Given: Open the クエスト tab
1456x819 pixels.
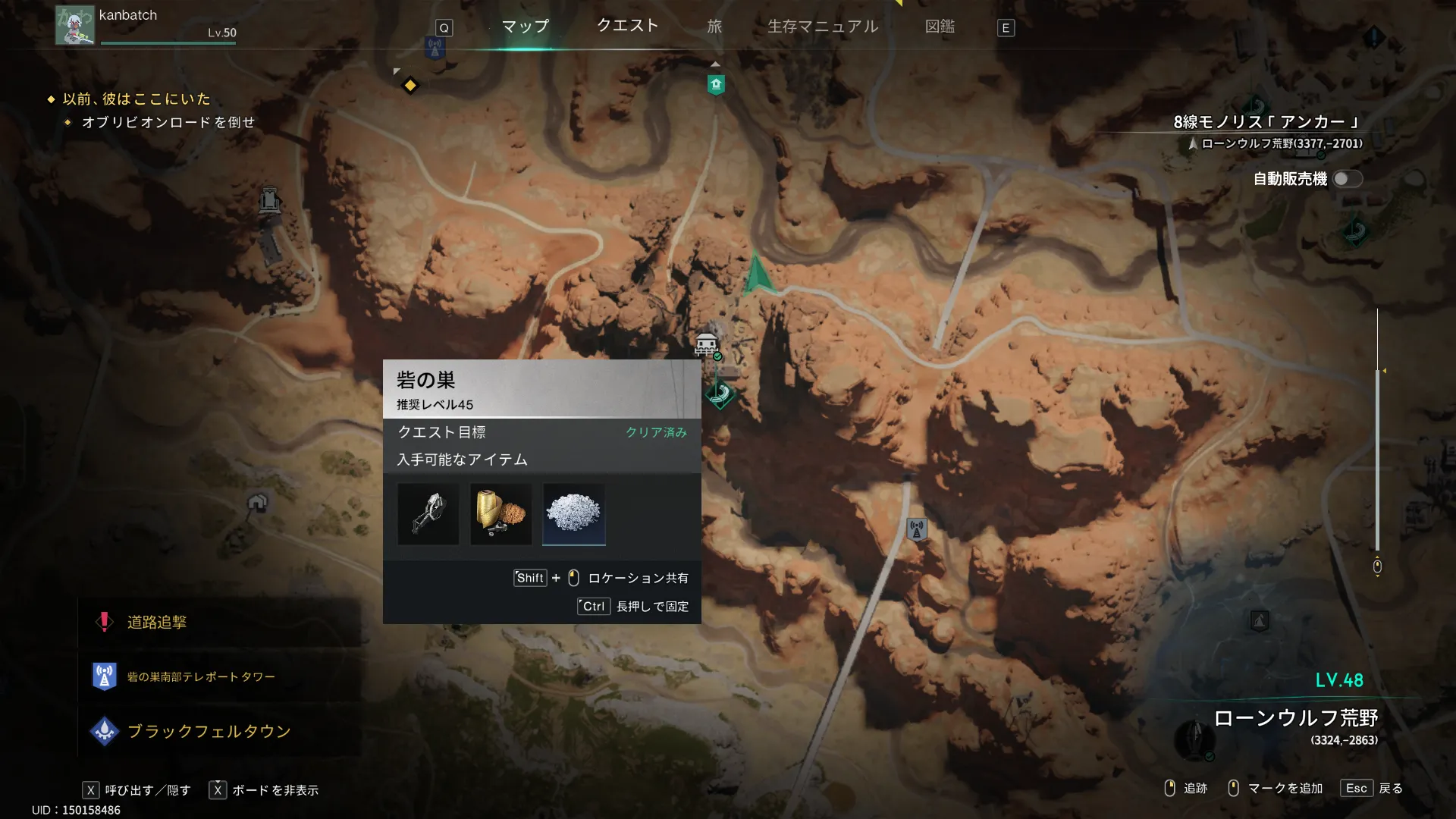Looking at the screenshot, I should point(627,26).
